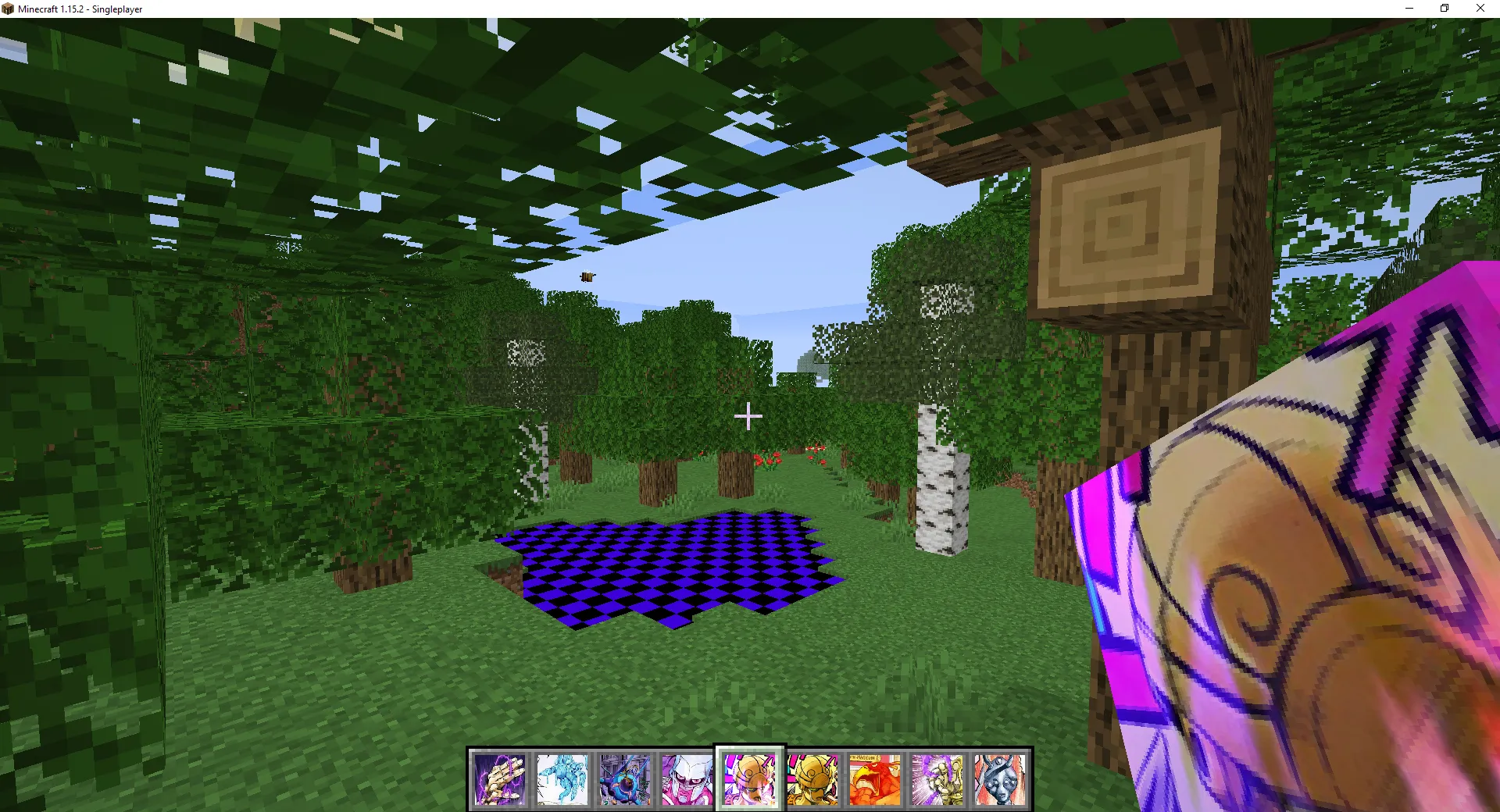Click the crosshair at screen center
This screenshot has width=1500, height=812.
pyautogui.click(x=748, y=417)
